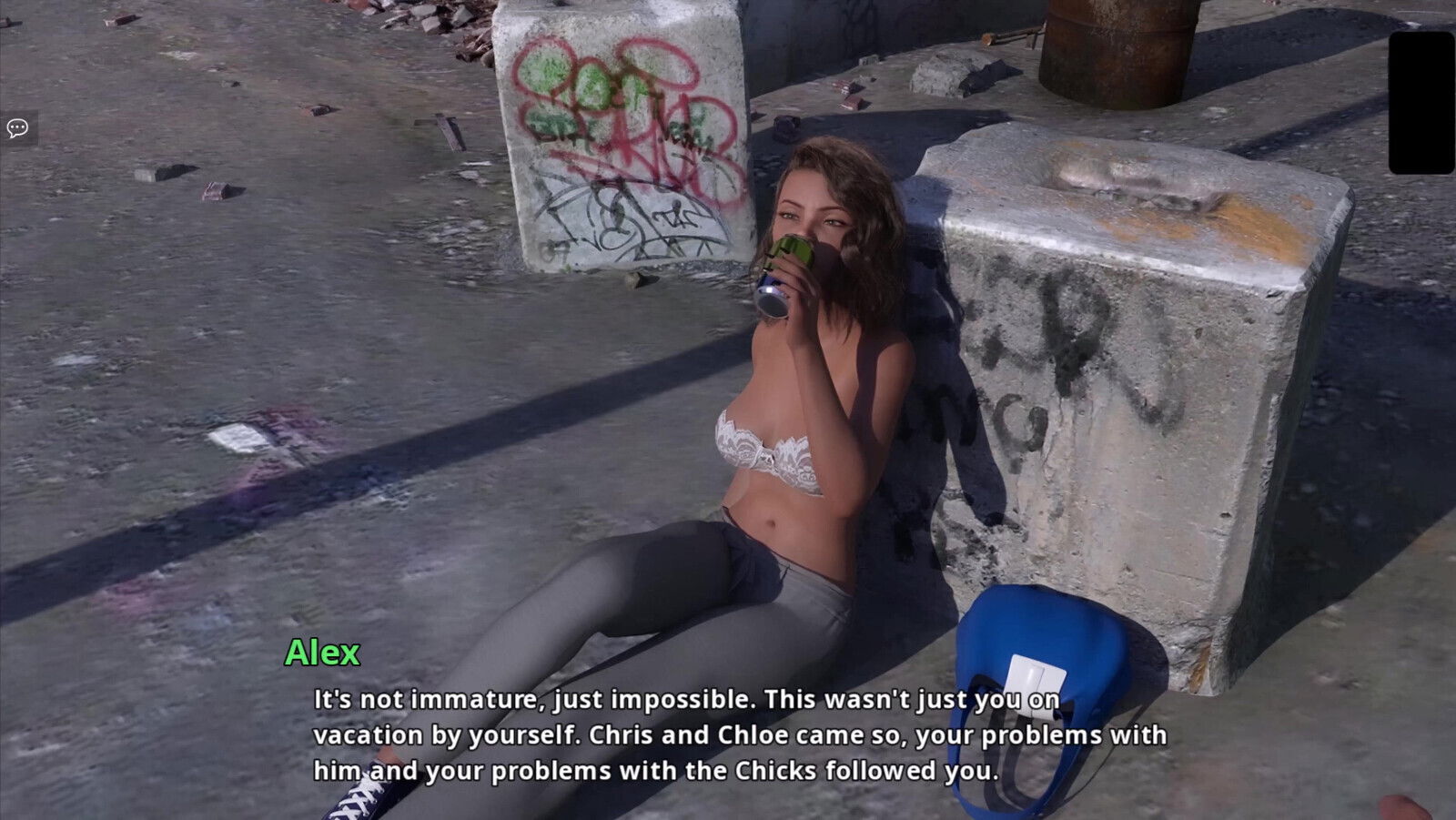The width and height of the screenshot is (1456, 820).
Task: Open the speech bubble dialogue log icon
Action: point(17,128)
